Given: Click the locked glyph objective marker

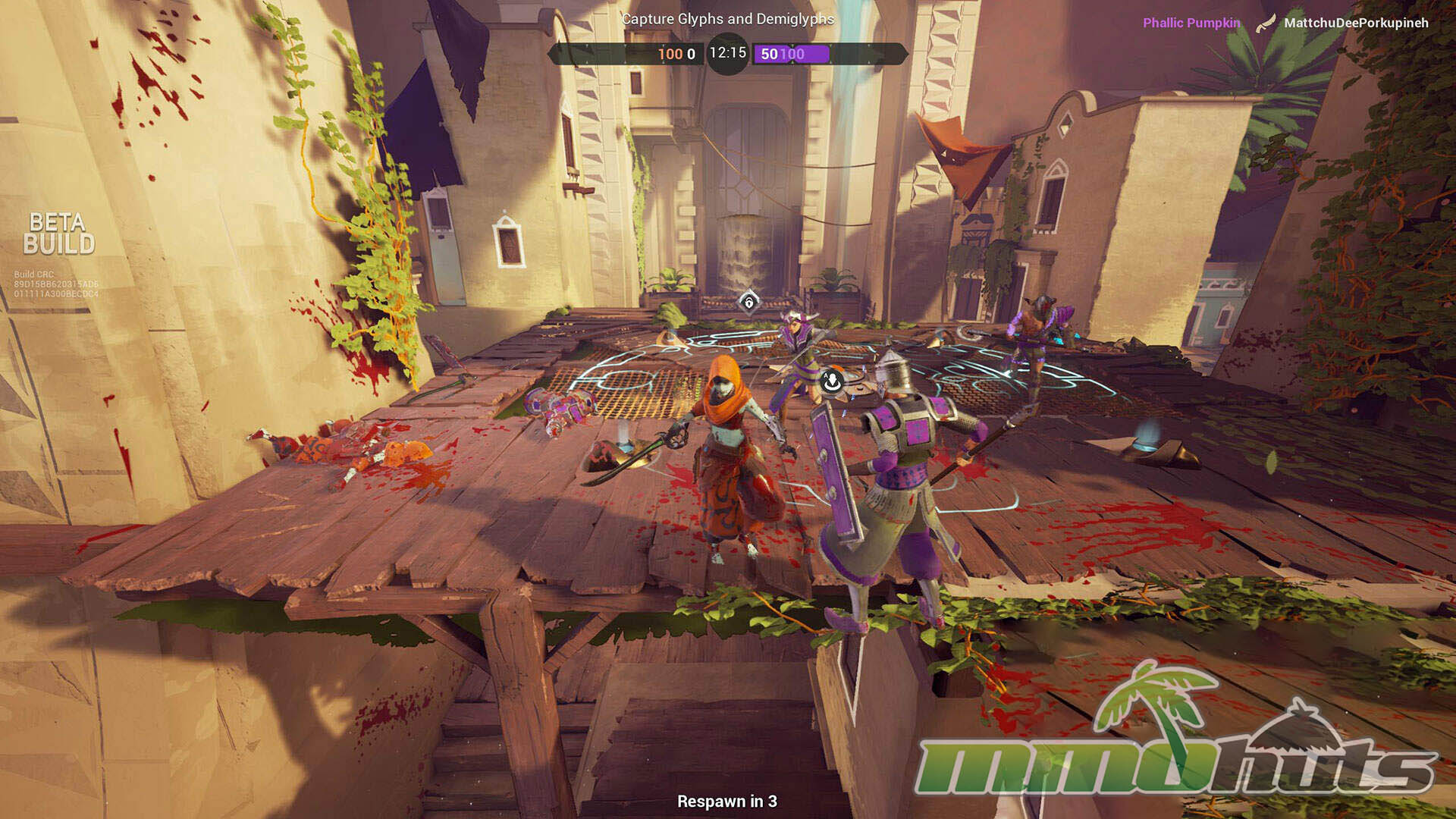Looking at the screenshot, I should coord(748,303).
